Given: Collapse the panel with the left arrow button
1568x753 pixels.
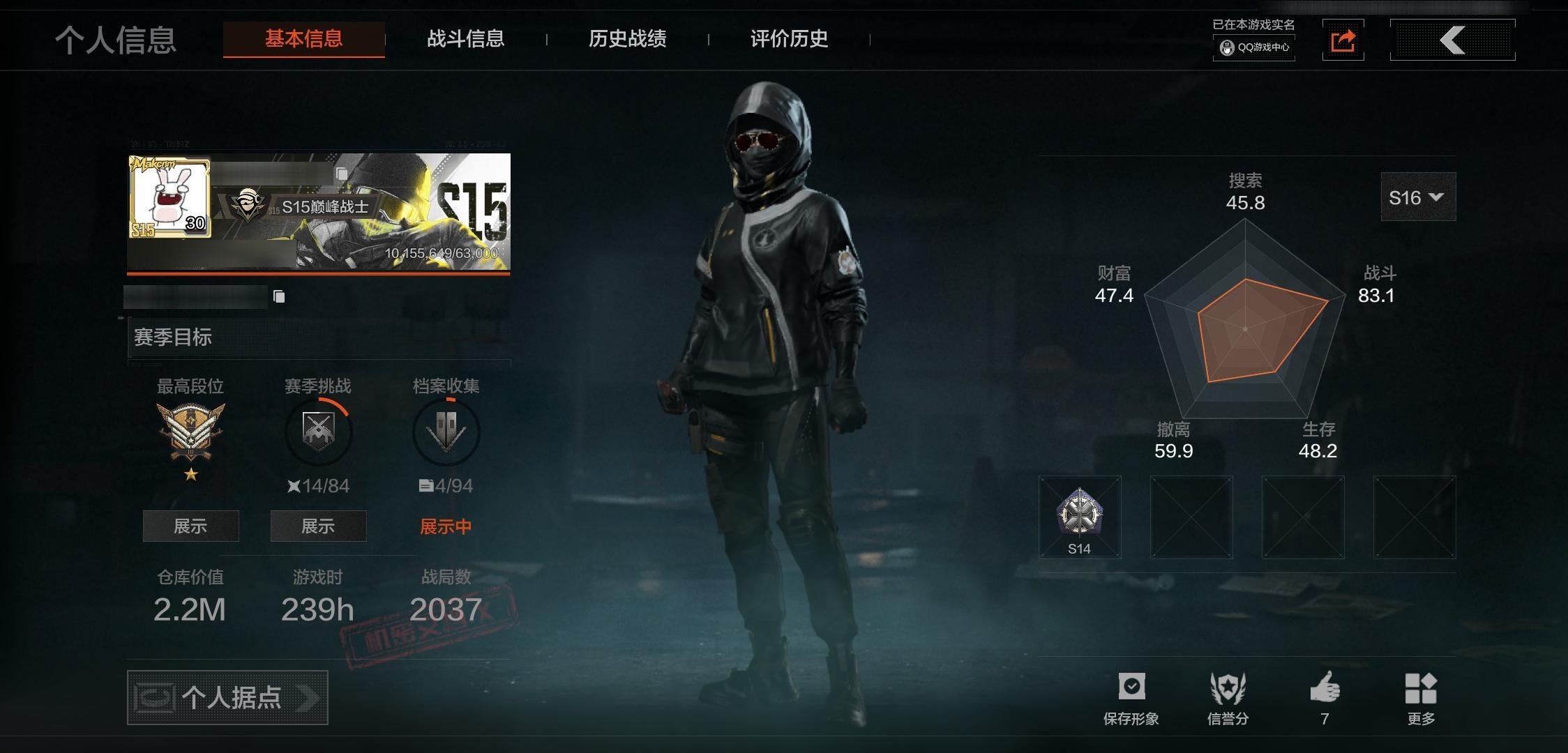Looking at the screenshot, I should pos(1452,40).
